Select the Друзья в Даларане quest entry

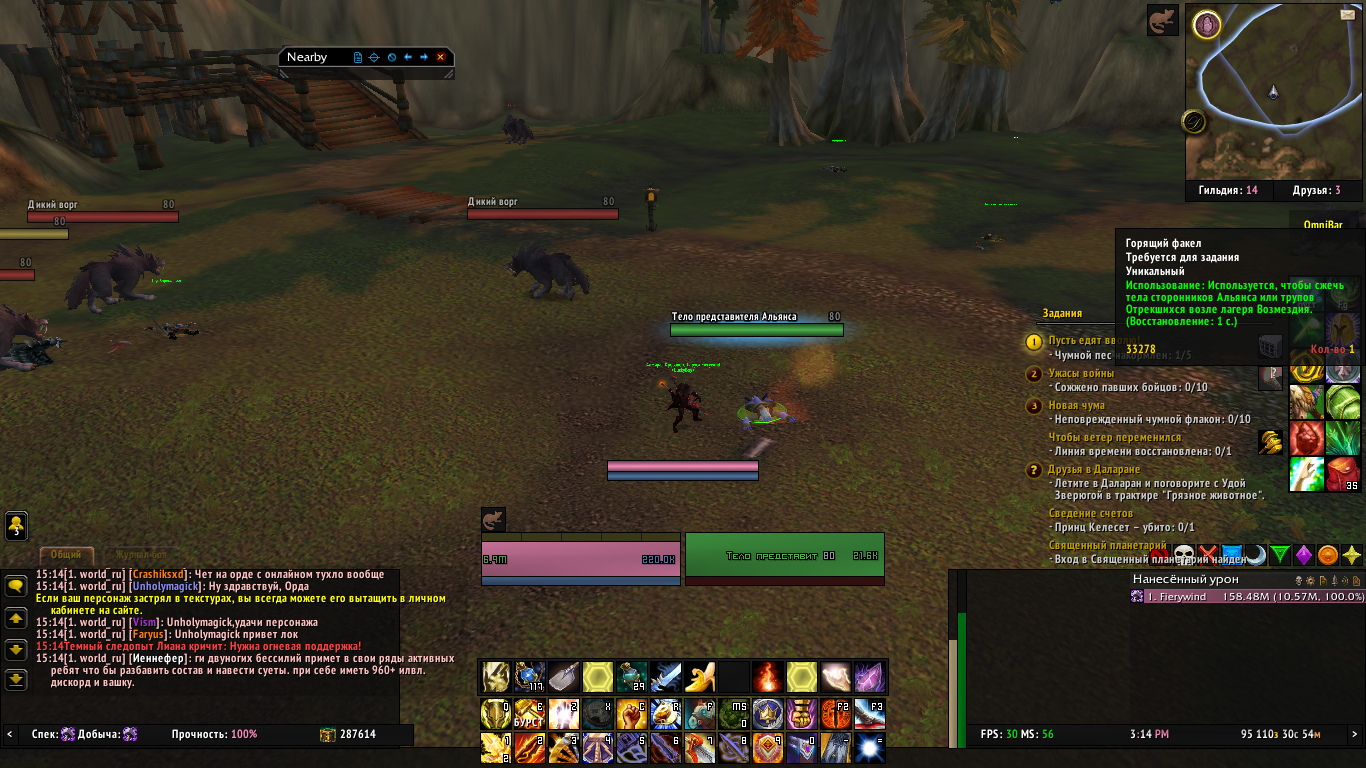tap(1094, 469)
